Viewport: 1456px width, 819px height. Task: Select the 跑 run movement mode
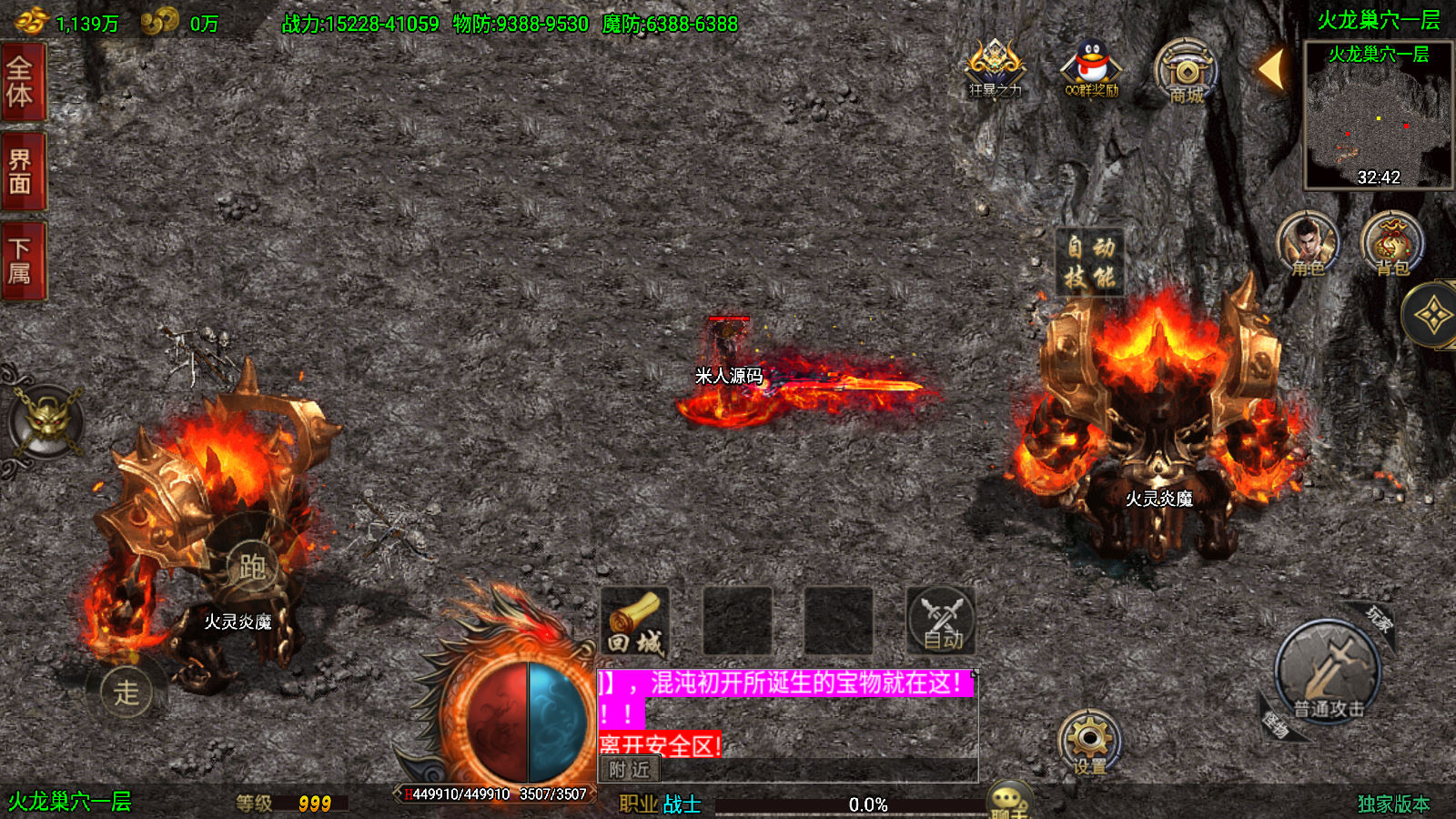point(252,566)
